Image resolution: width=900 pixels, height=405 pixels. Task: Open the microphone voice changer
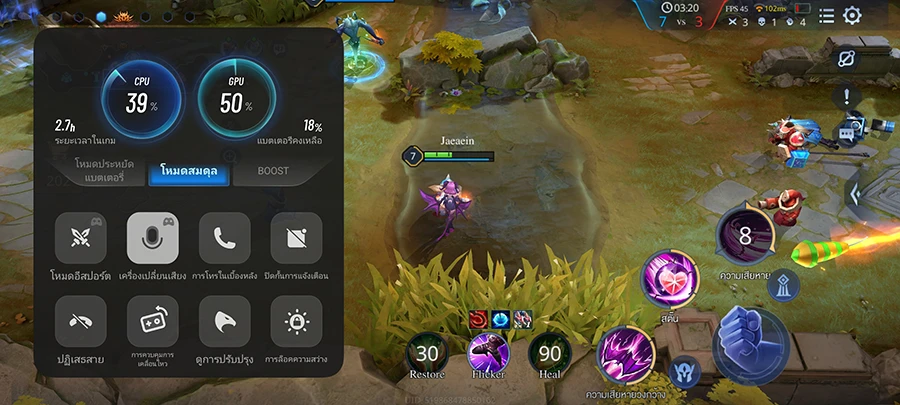pyautogui.click(x=153, y=238)
